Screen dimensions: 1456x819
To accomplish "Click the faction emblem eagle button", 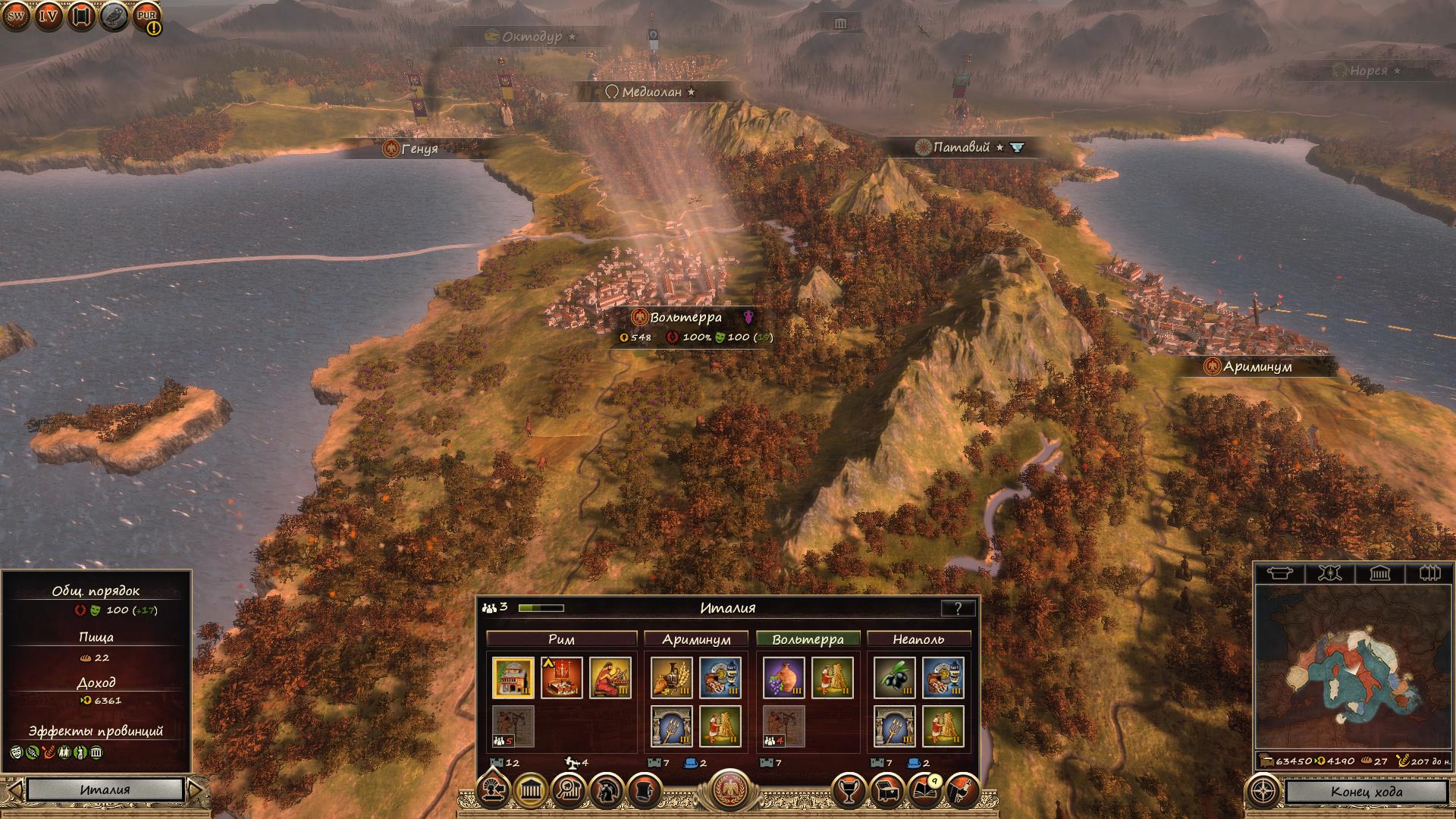I will (x=729, y=789).
